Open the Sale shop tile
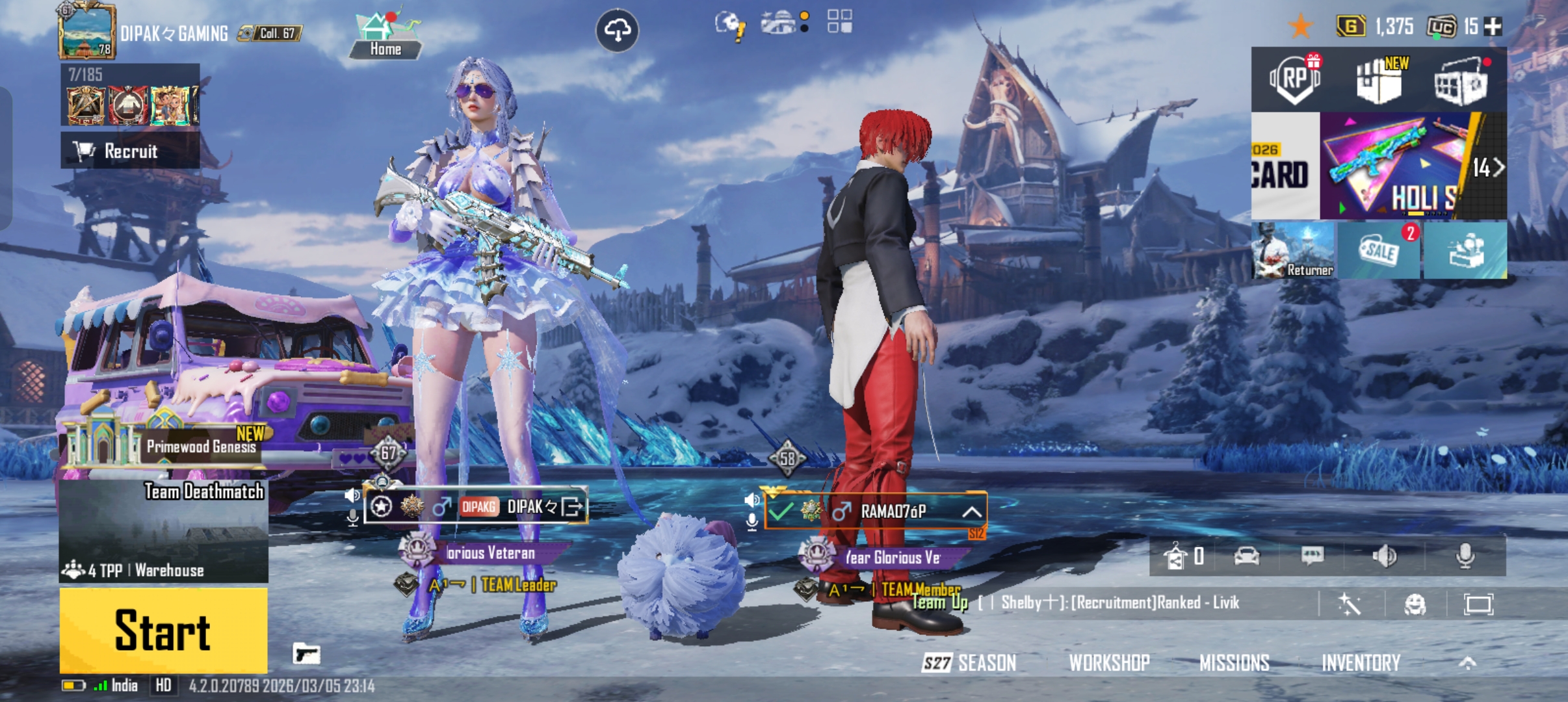The image size is (1568, 702). [1379, 251]
